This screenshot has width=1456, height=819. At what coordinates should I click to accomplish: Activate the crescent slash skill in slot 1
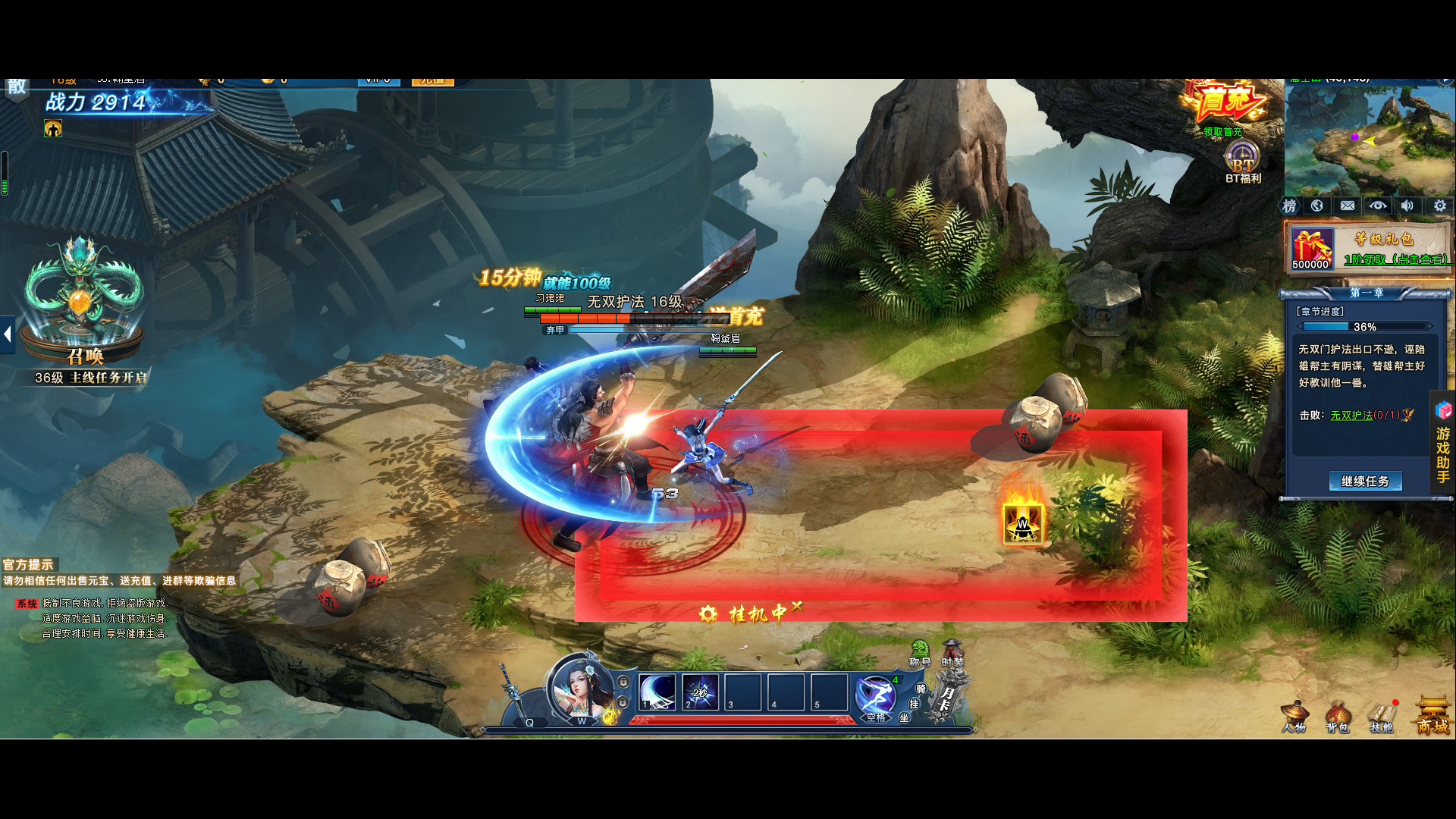657,692
